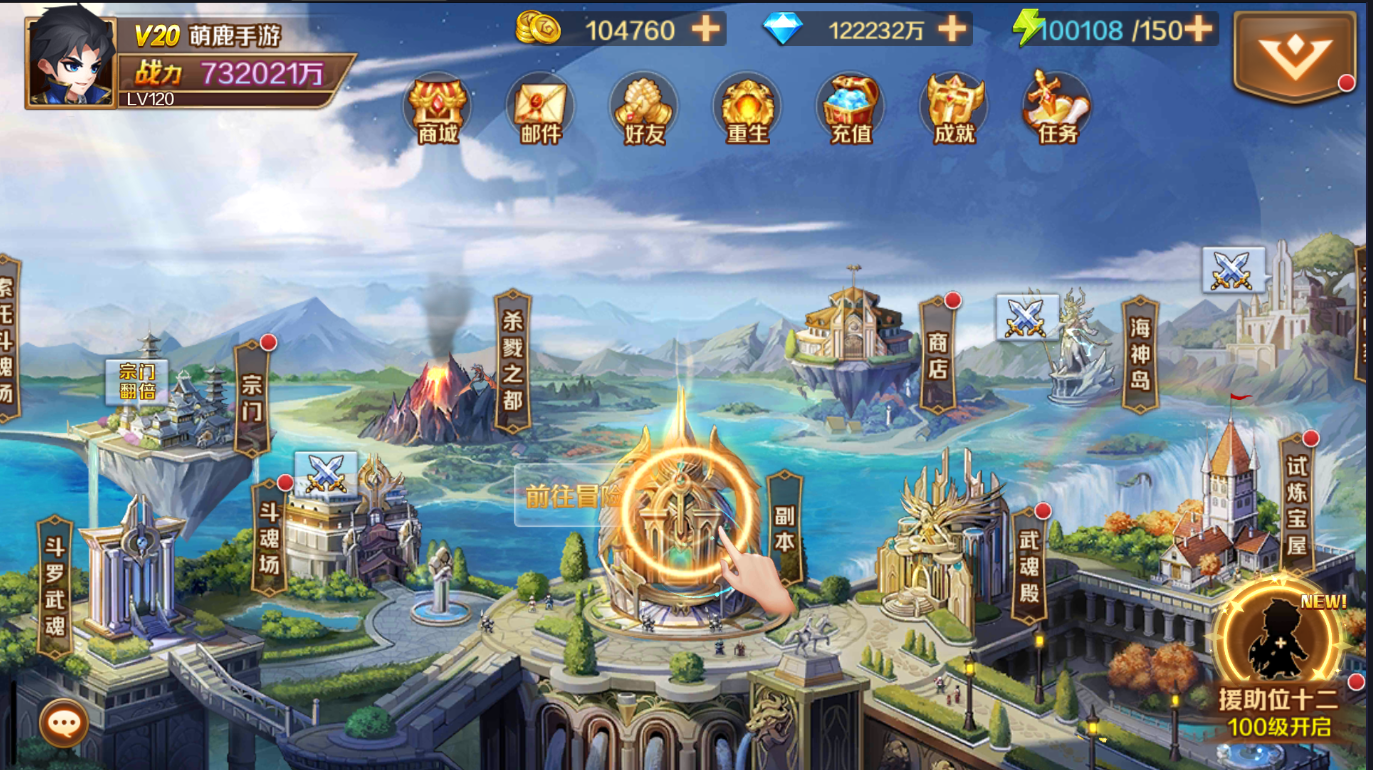Open the player avatar profile

tap(70, 58)
